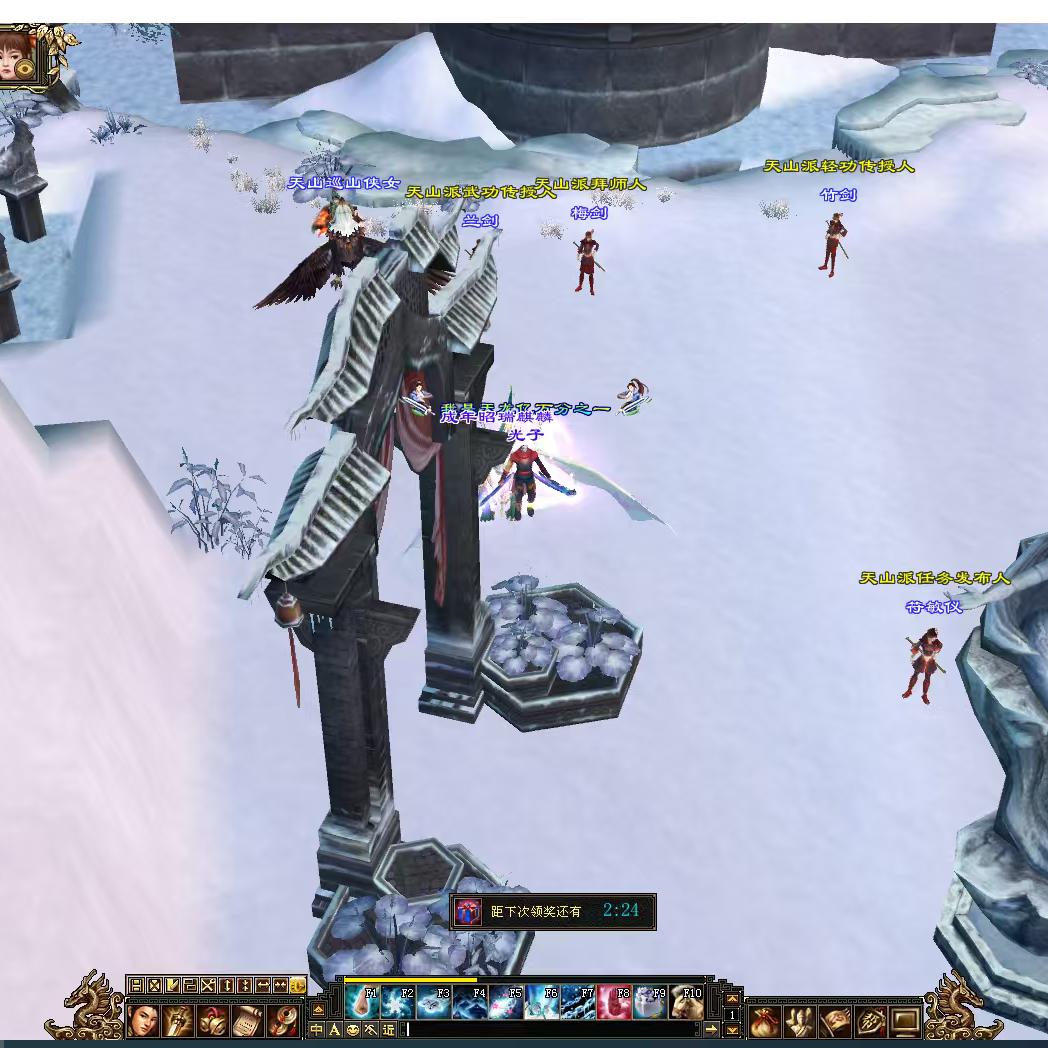Open the character portrait button in the bottom bar

[143, 1020]
